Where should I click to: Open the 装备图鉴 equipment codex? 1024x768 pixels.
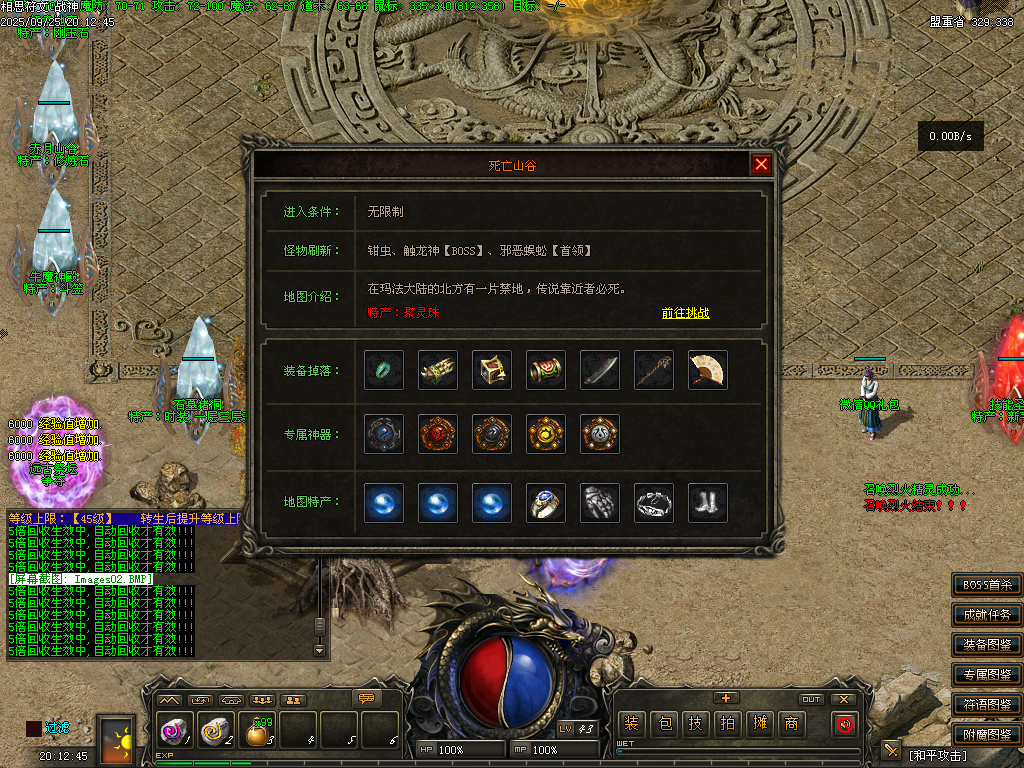click(986, 644)
